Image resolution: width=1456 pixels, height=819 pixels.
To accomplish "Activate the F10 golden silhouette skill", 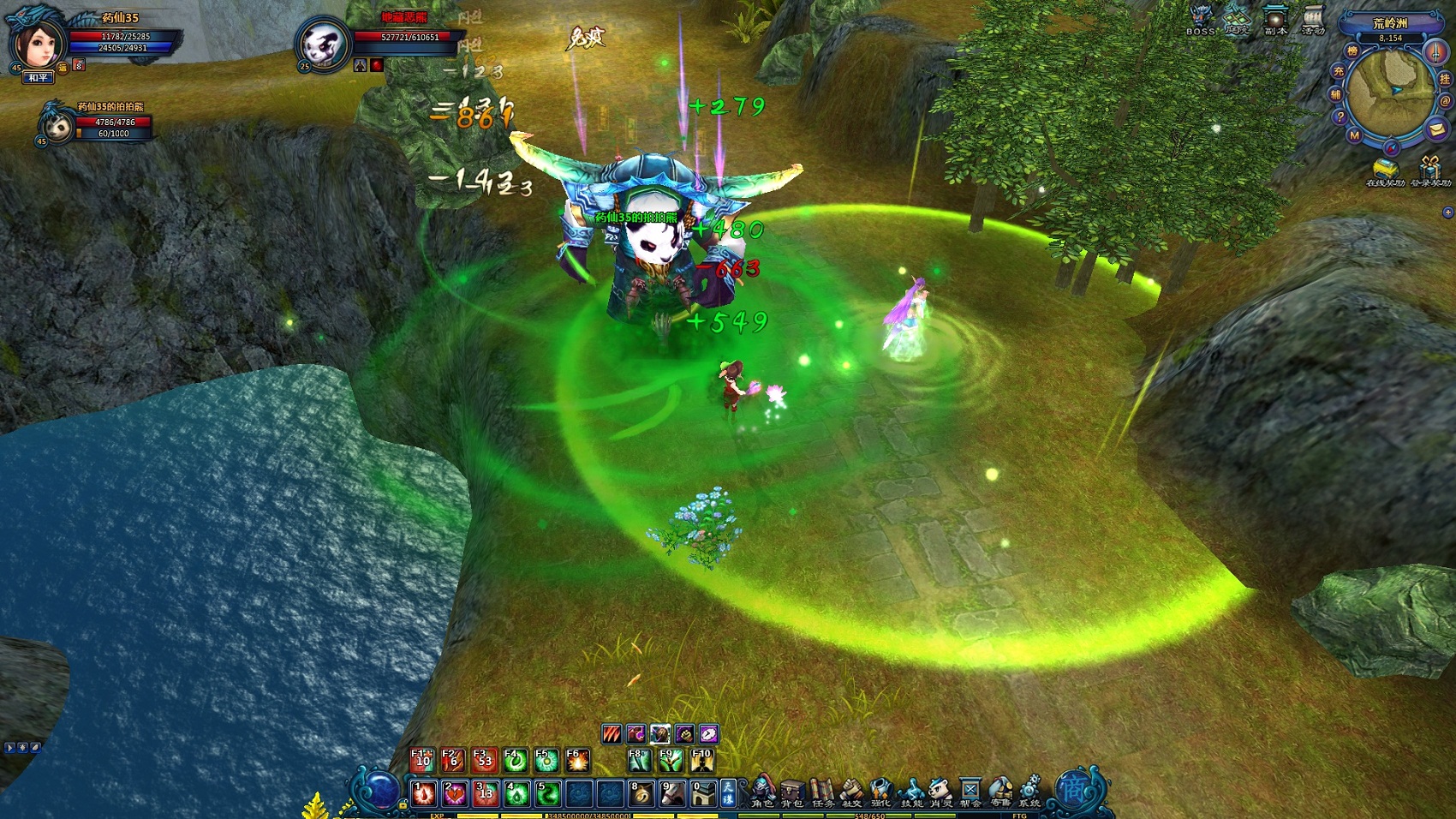I will 701,760.
